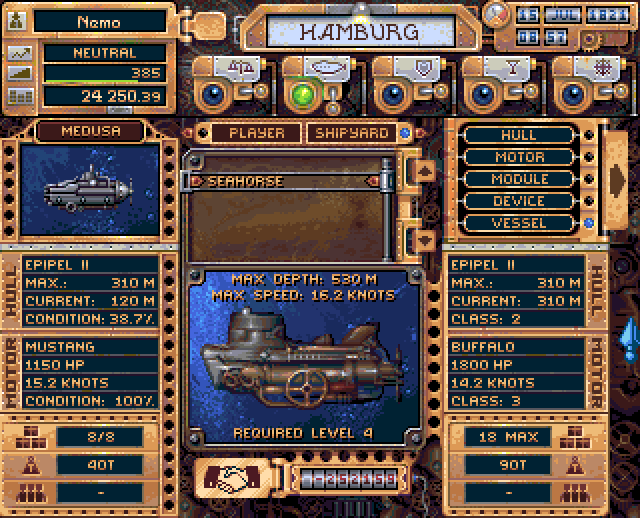
Task: Switch to the Player tab
Action: click(256, 132)
